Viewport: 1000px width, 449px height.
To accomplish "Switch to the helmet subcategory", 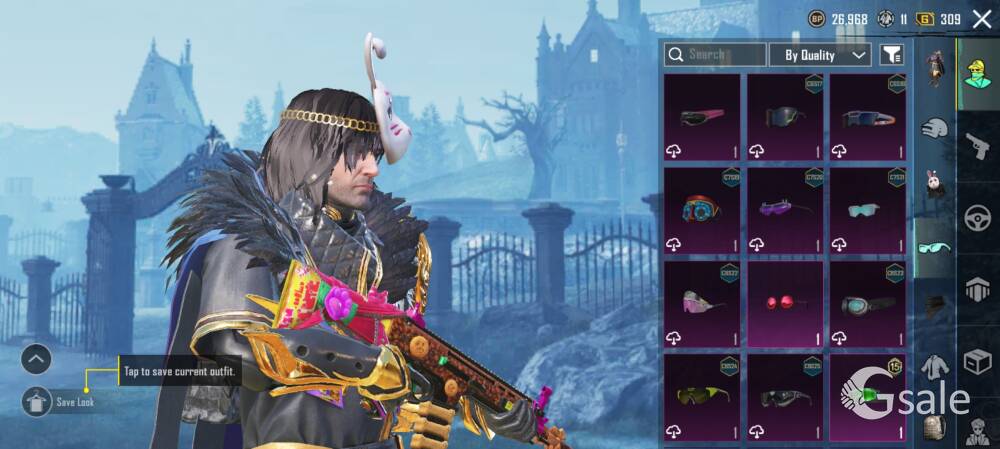I will (x=934, y=128).
